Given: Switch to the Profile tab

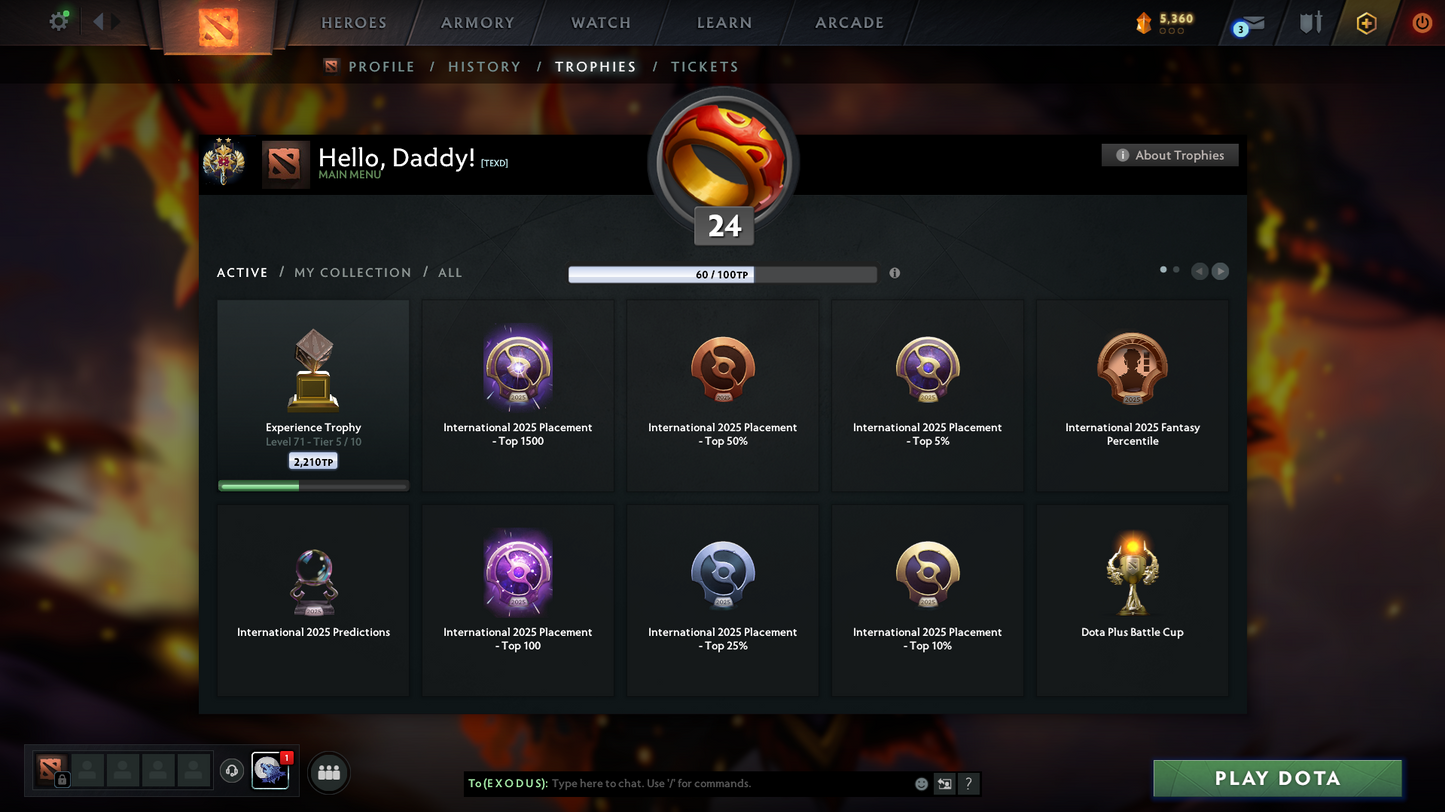Looking at the screenshot, I should 381,67.
